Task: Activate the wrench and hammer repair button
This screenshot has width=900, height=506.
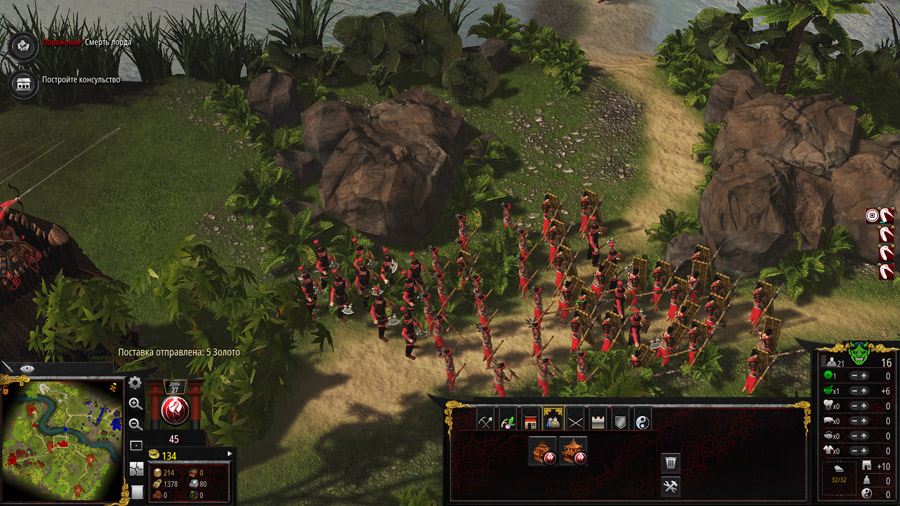Action: [671, 487]
